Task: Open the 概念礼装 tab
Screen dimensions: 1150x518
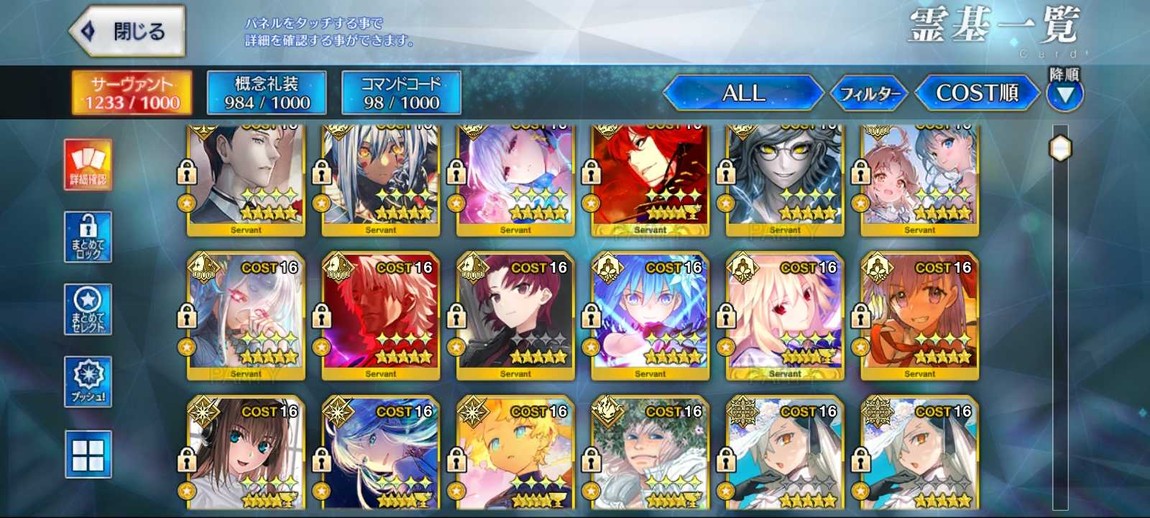Action: 266,93
